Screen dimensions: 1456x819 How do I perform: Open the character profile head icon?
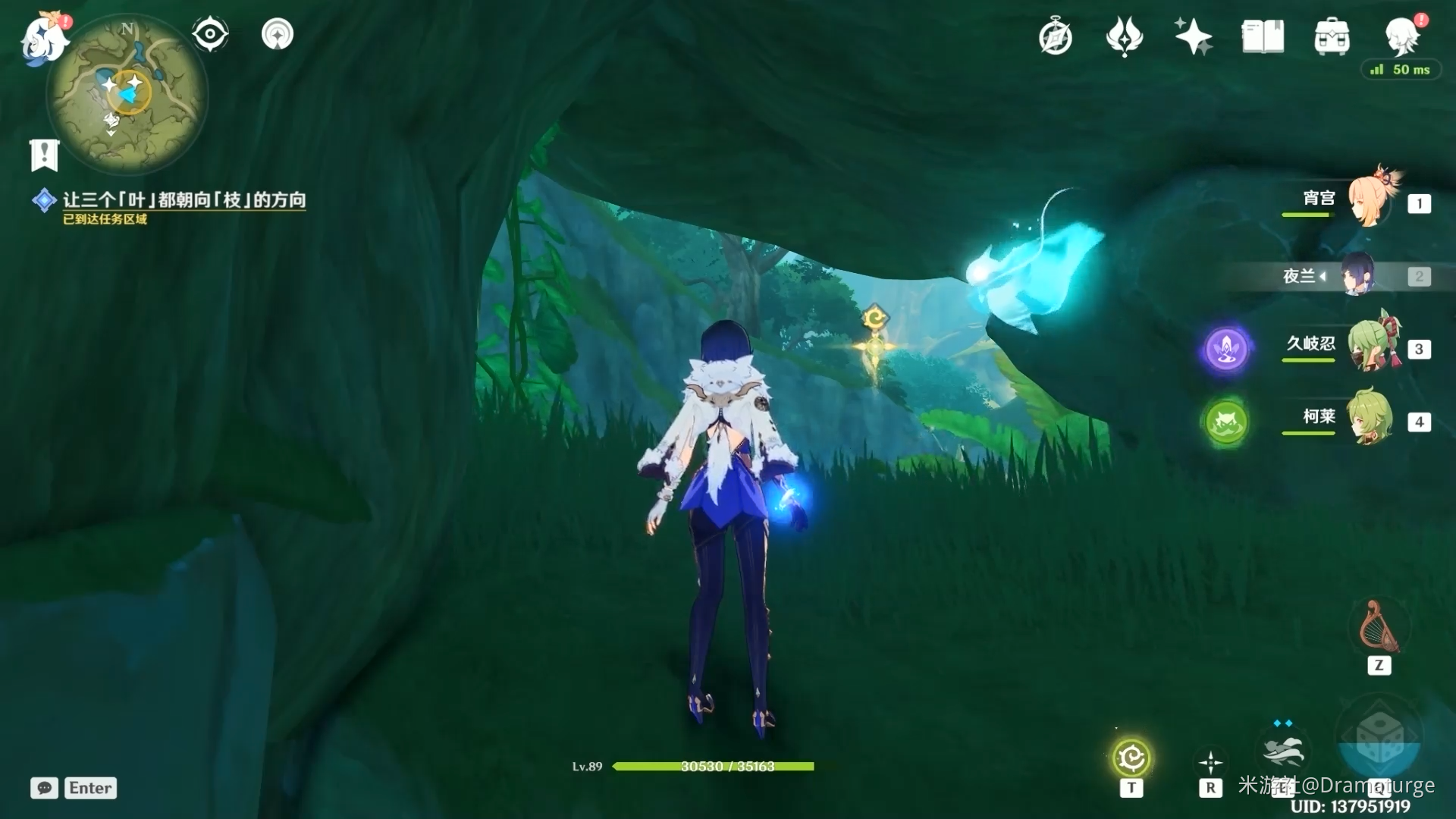1401,35
